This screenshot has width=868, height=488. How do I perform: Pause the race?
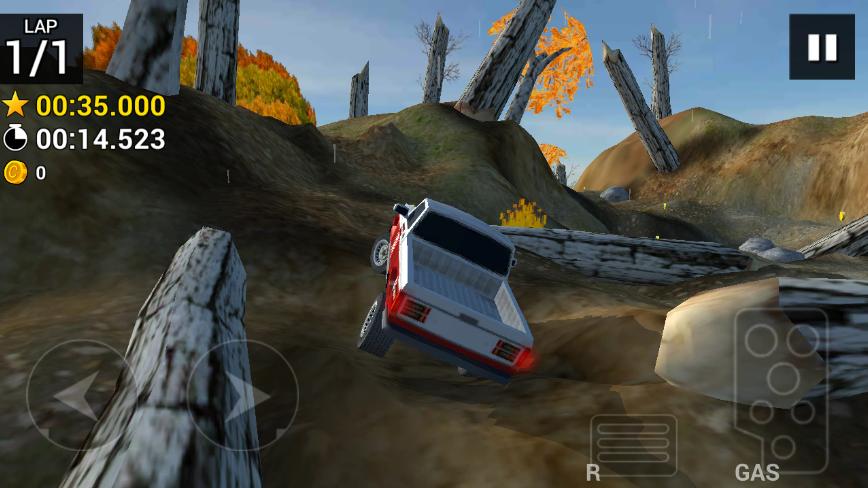pyautogui.click(x=821, y=47)
